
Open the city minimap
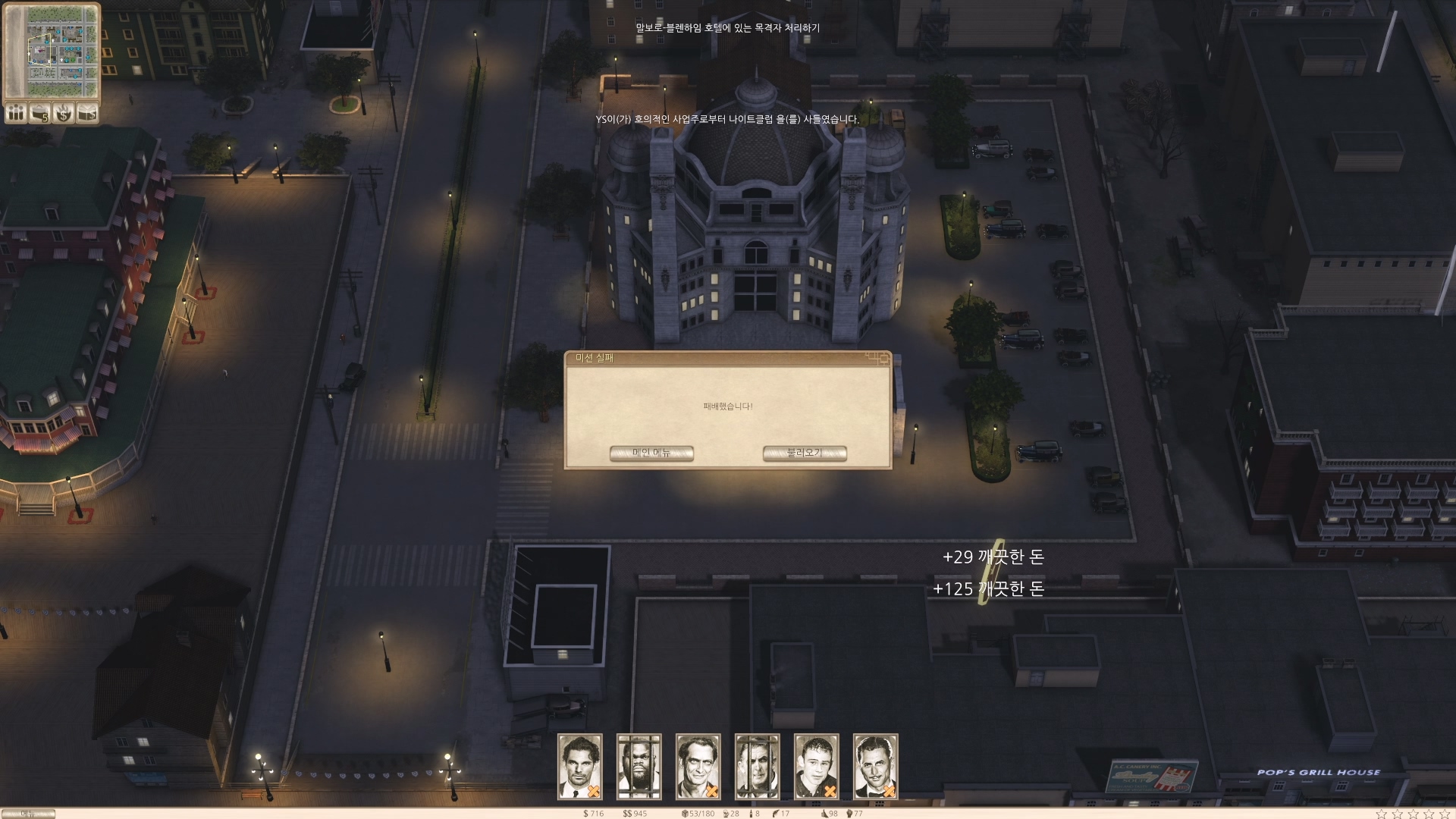[x=52, y=51]
